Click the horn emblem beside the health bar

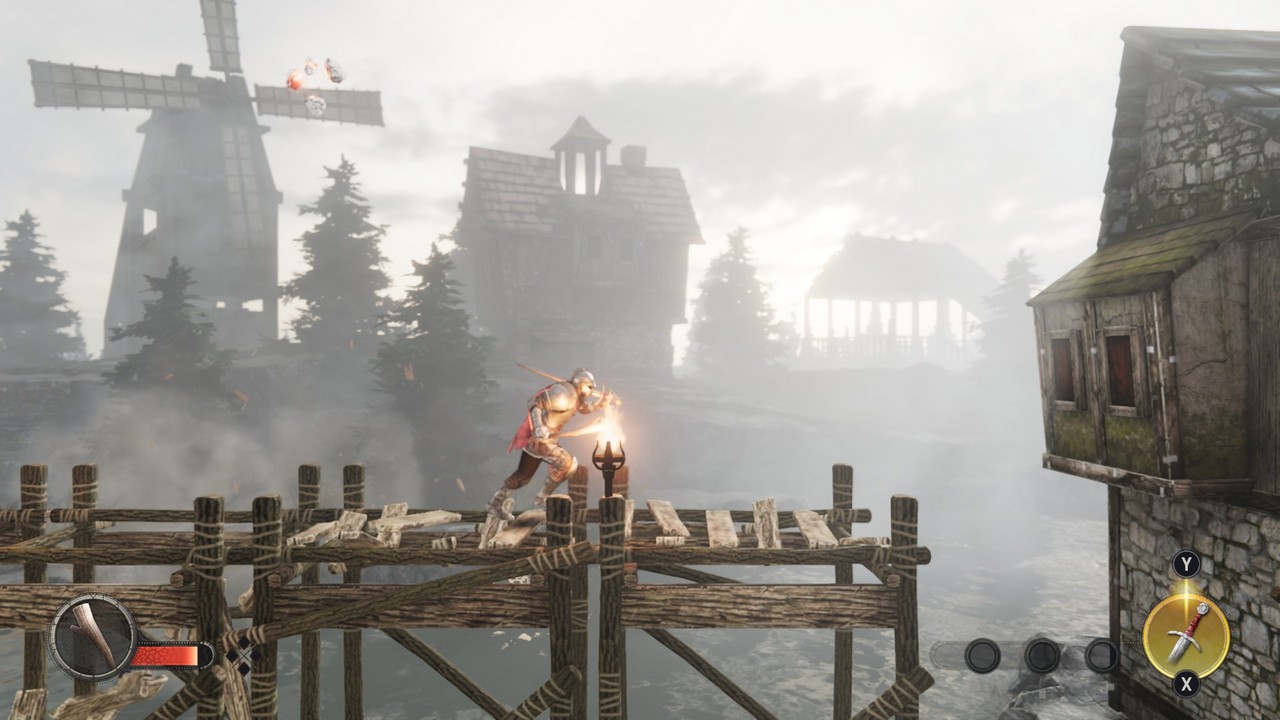(x=94, y=638)
